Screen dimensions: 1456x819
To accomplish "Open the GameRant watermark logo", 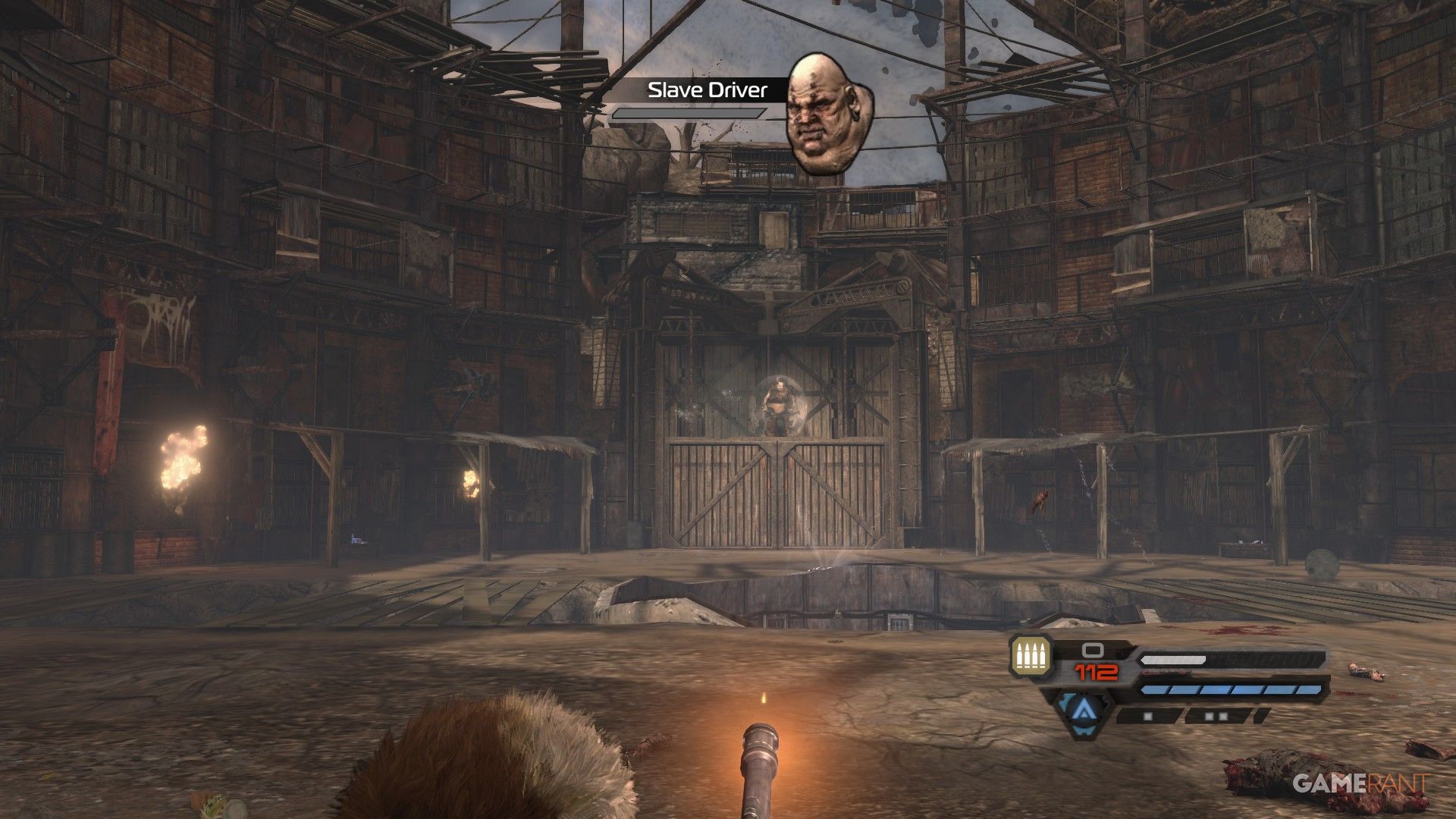I will (1360, 782).
